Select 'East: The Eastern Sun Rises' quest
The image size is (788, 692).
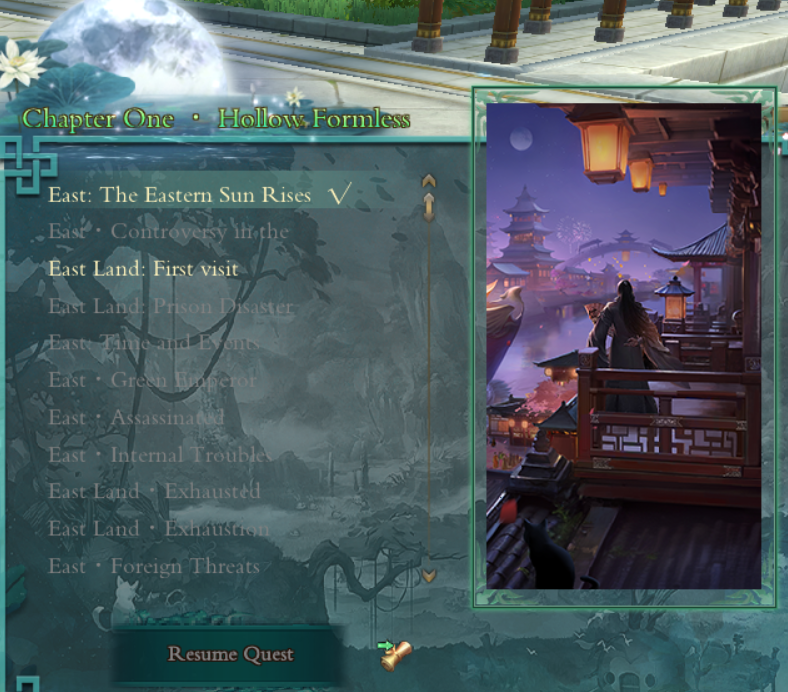tap(180, 195)
